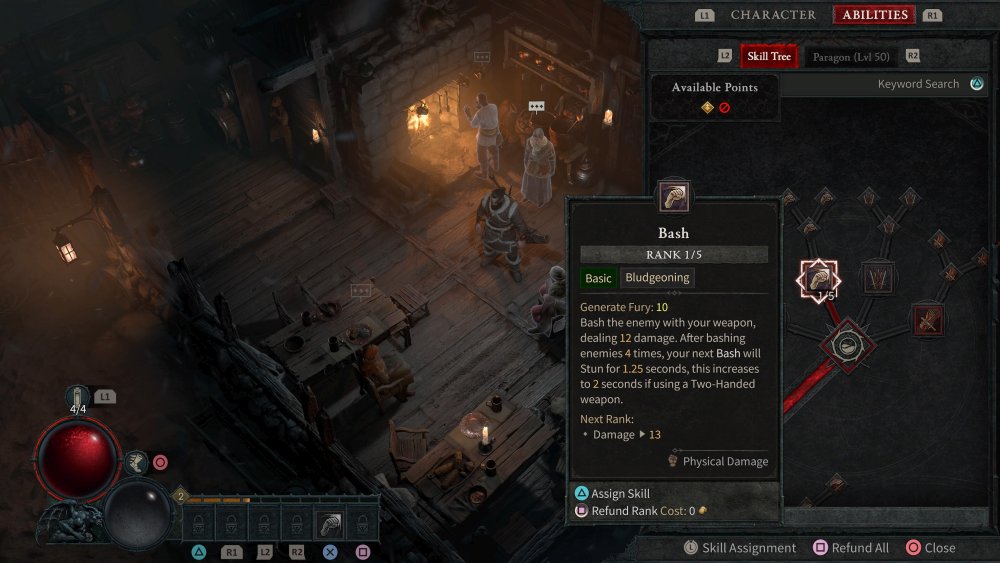Select the Bash skill node in the tree
This screenshot has height=563, width=1000.
(818, 279)
